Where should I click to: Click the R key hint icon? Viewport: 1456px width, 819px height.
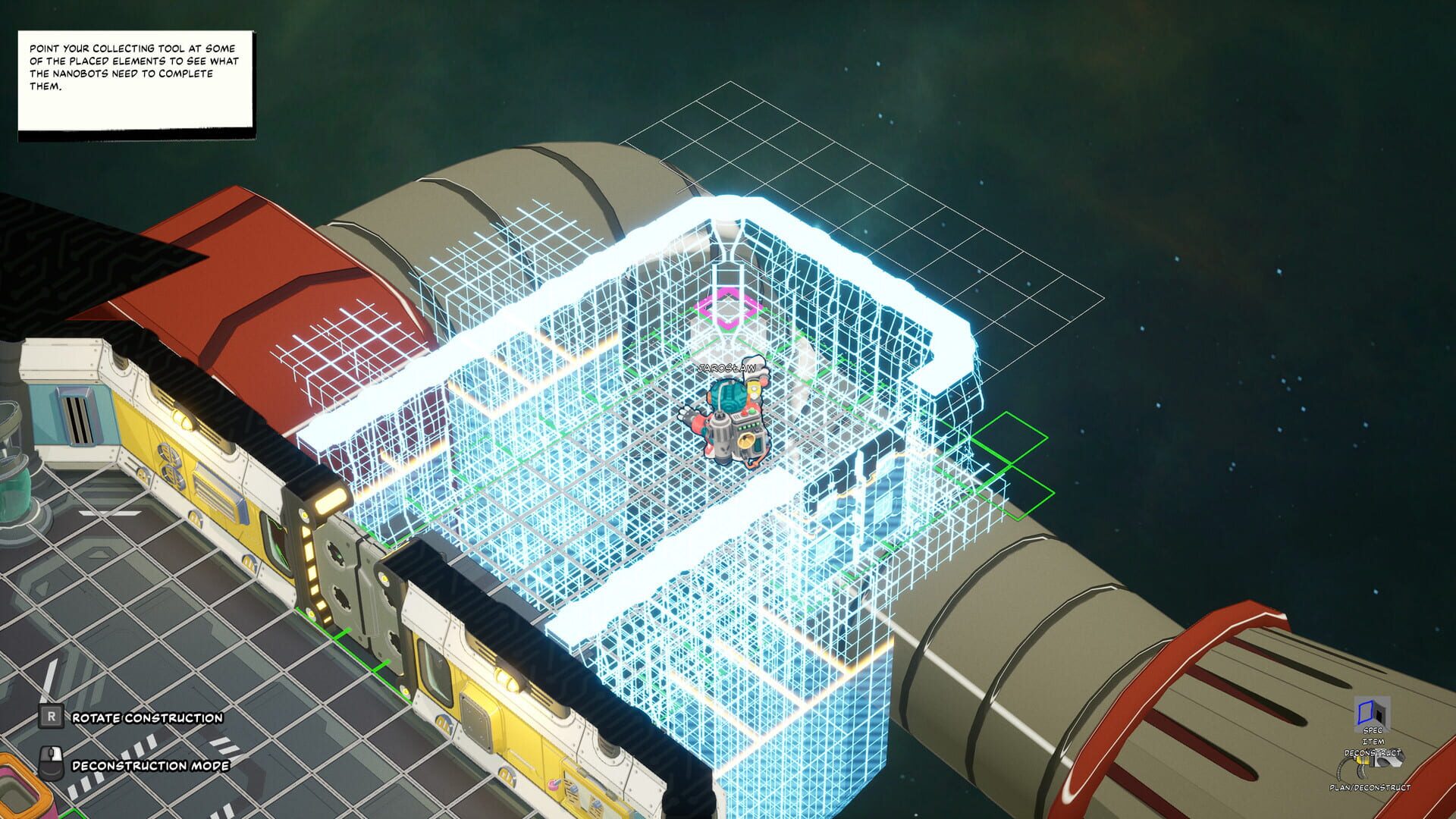pyautogui.click(x=51, y=717)
